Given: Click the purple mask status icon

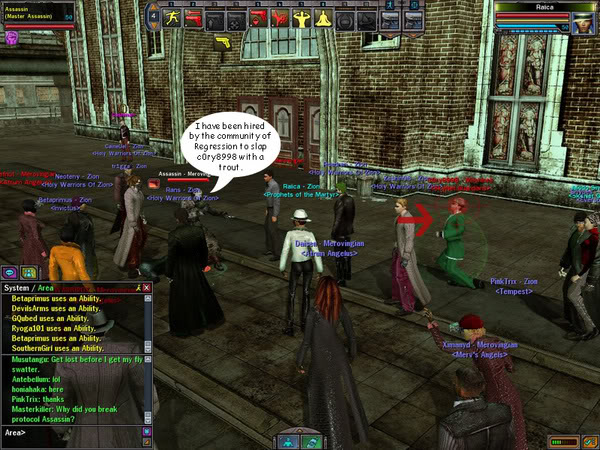Looking at the screenshot, I should [12, 38].
